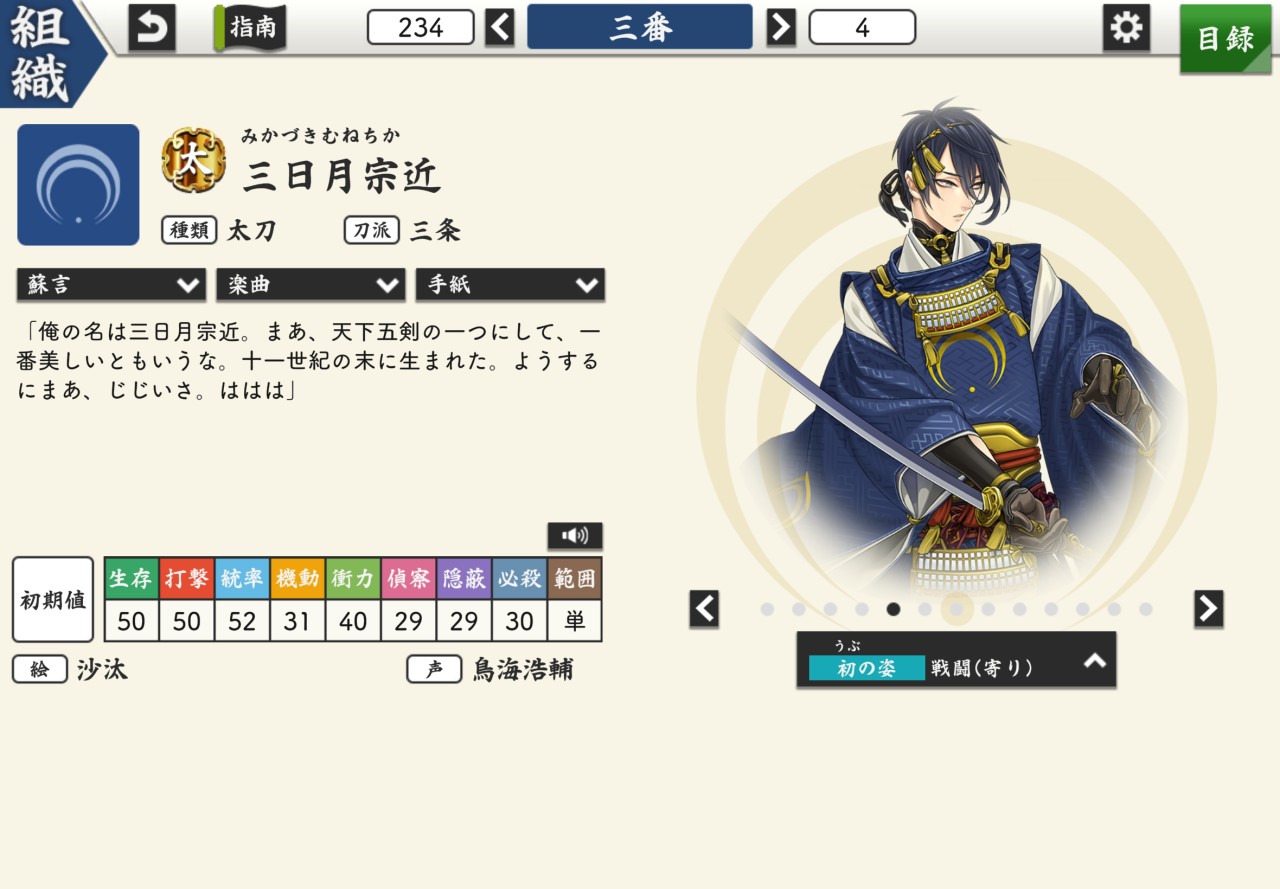1280x889 pixels.
Task: Open the gear settings menu
Action: tap(1126, 27)
